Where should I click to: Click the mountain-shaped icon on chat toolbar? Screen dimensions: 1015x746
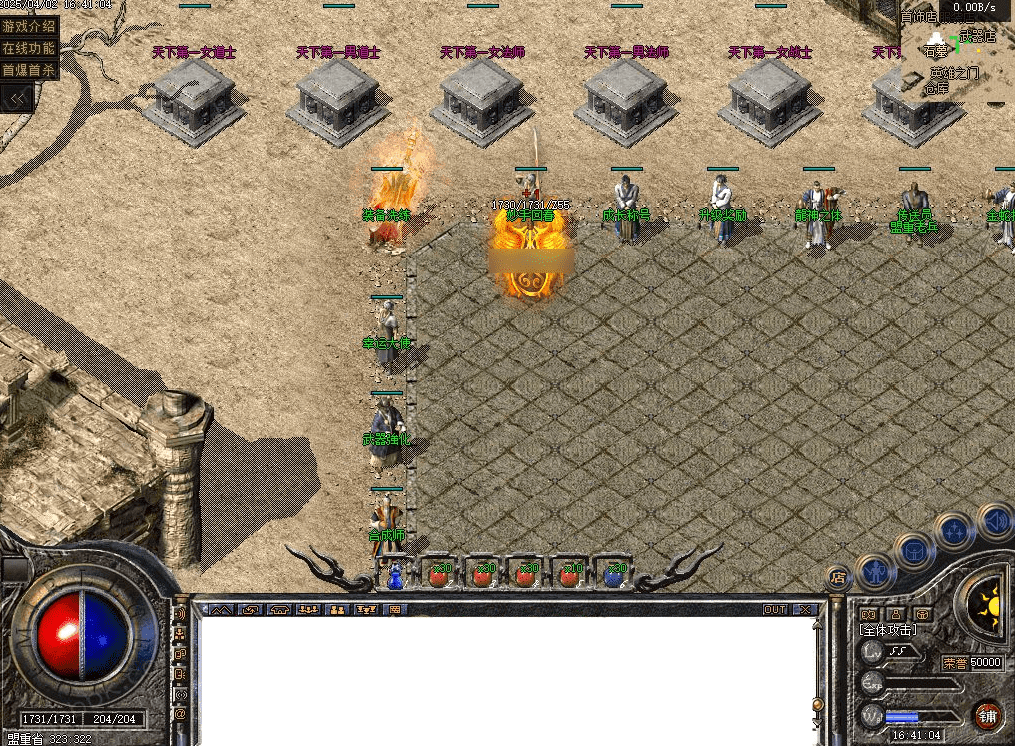coord(221,609)
